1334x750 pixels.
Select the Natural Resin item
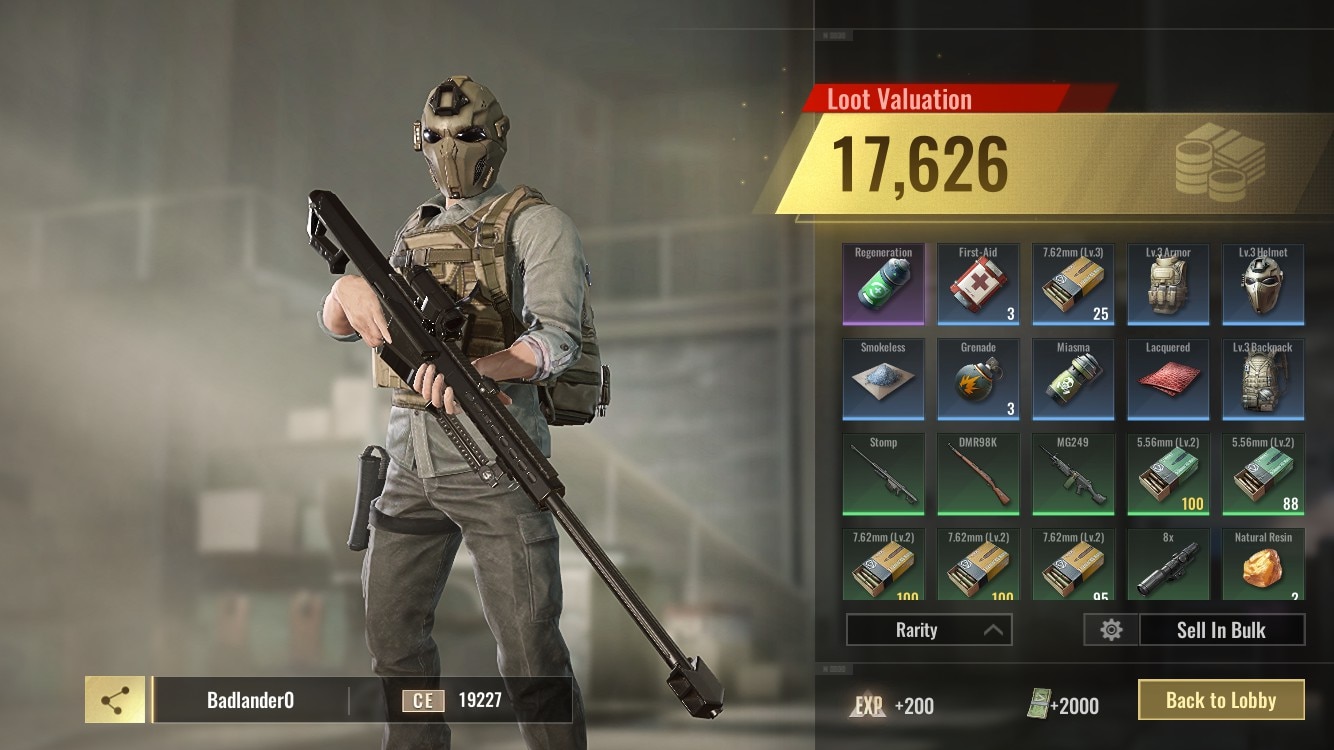[1263, 566]
